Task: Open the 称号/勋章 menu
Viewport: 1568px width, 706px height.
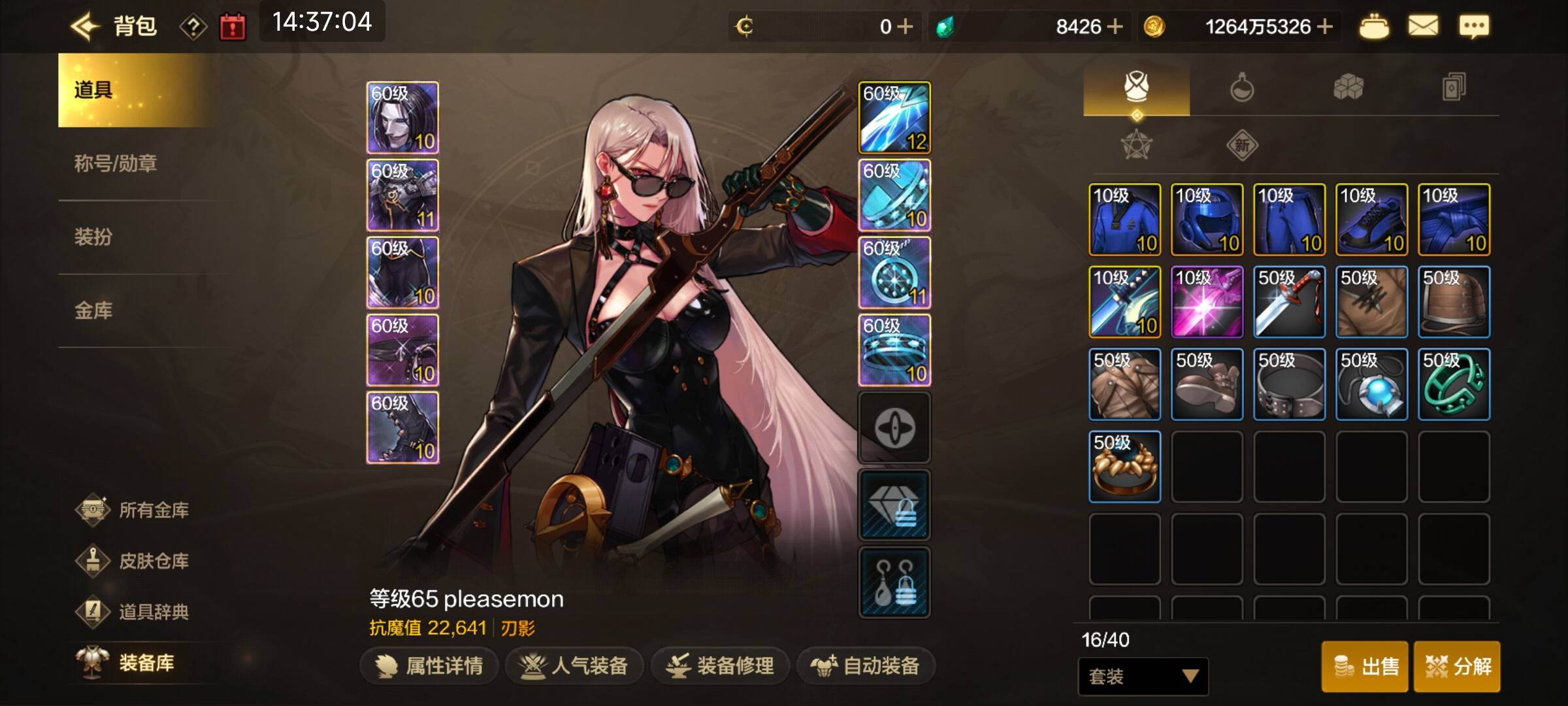Action: pos(116,163)
